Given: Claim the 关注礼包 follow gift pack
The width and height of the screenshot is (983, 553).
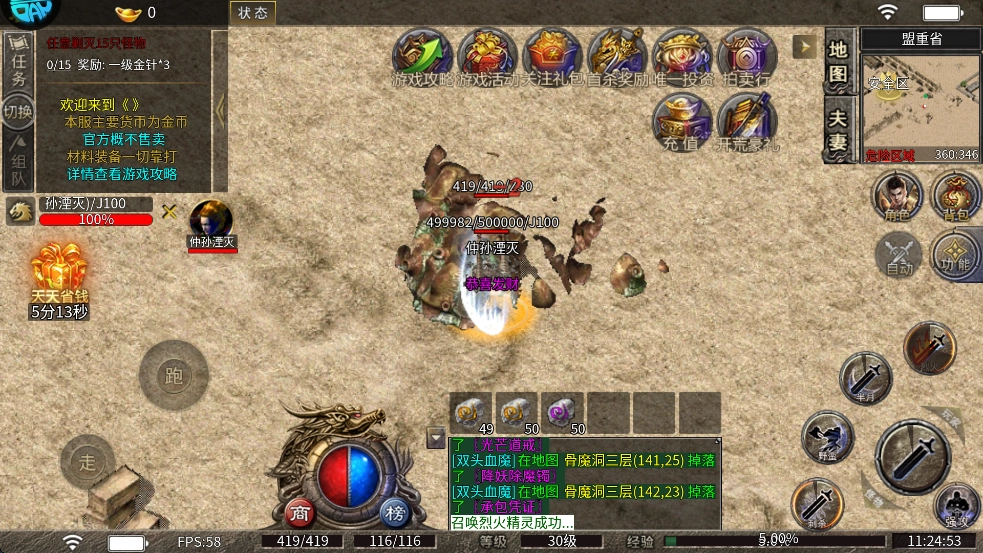Looking at the screenshot, I should tap(551, 55).
